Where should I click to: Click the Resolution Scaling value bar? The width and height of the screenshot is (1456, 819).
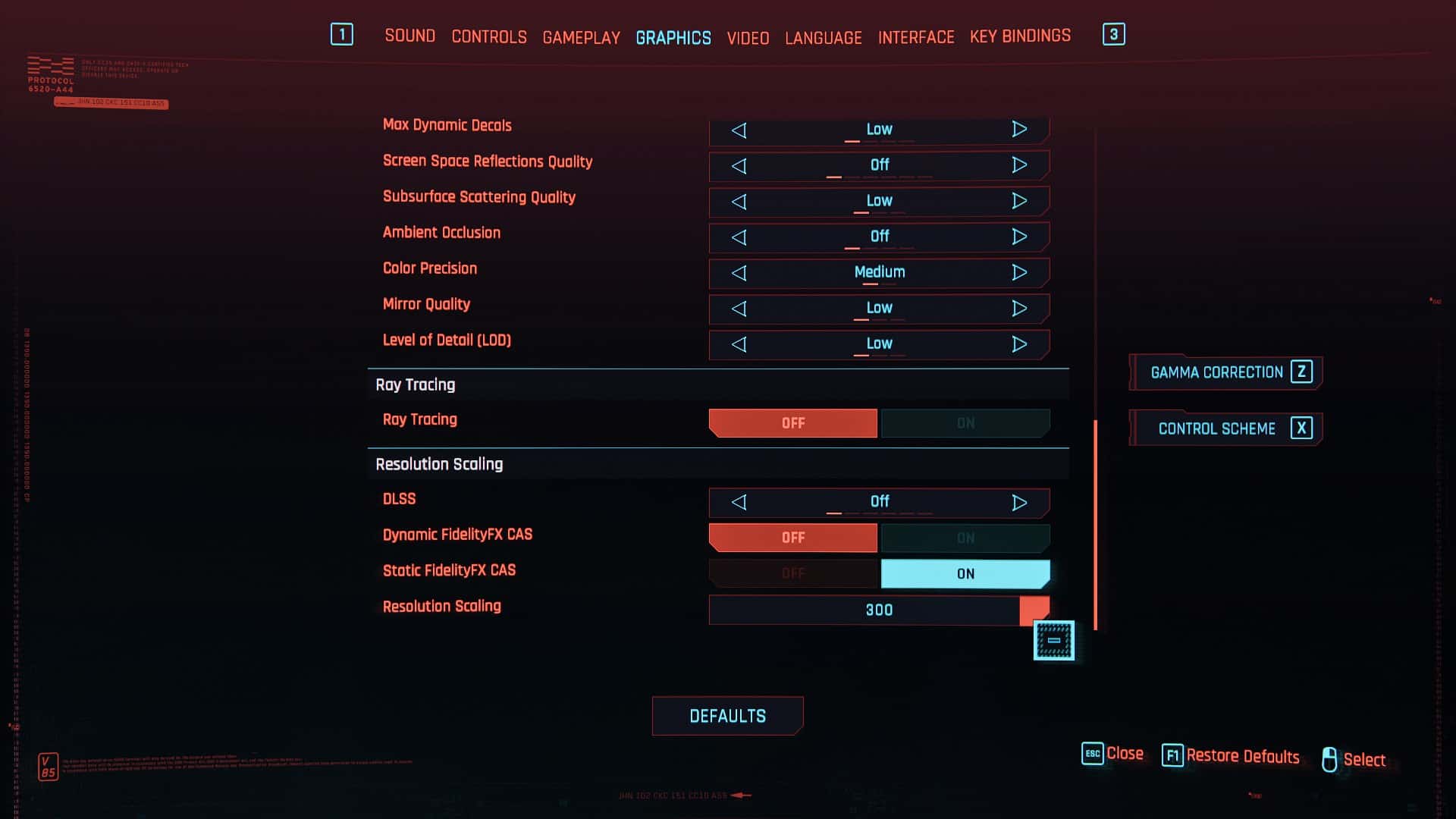click(876, 610)
